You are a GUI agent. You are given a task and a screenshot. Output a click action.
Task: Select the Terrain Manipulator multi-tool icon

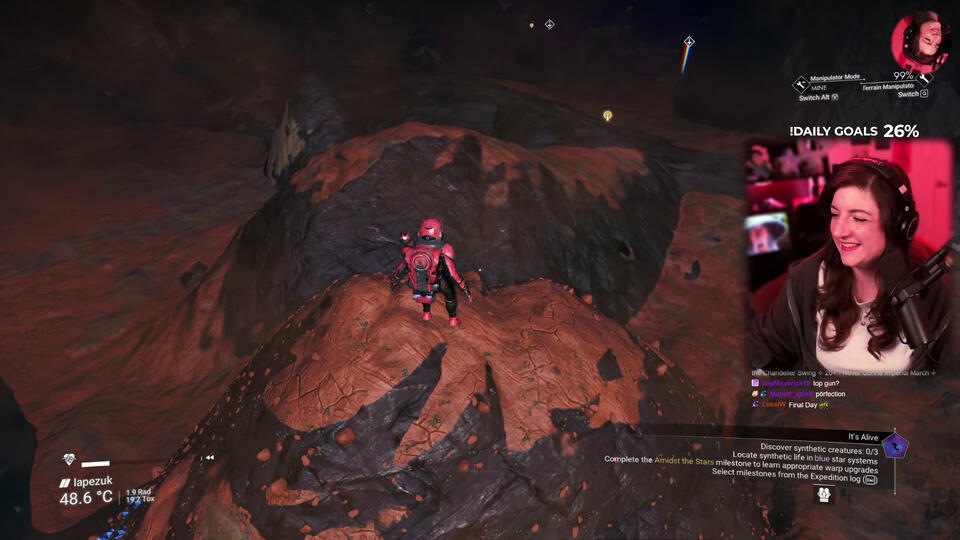point(926,76)
